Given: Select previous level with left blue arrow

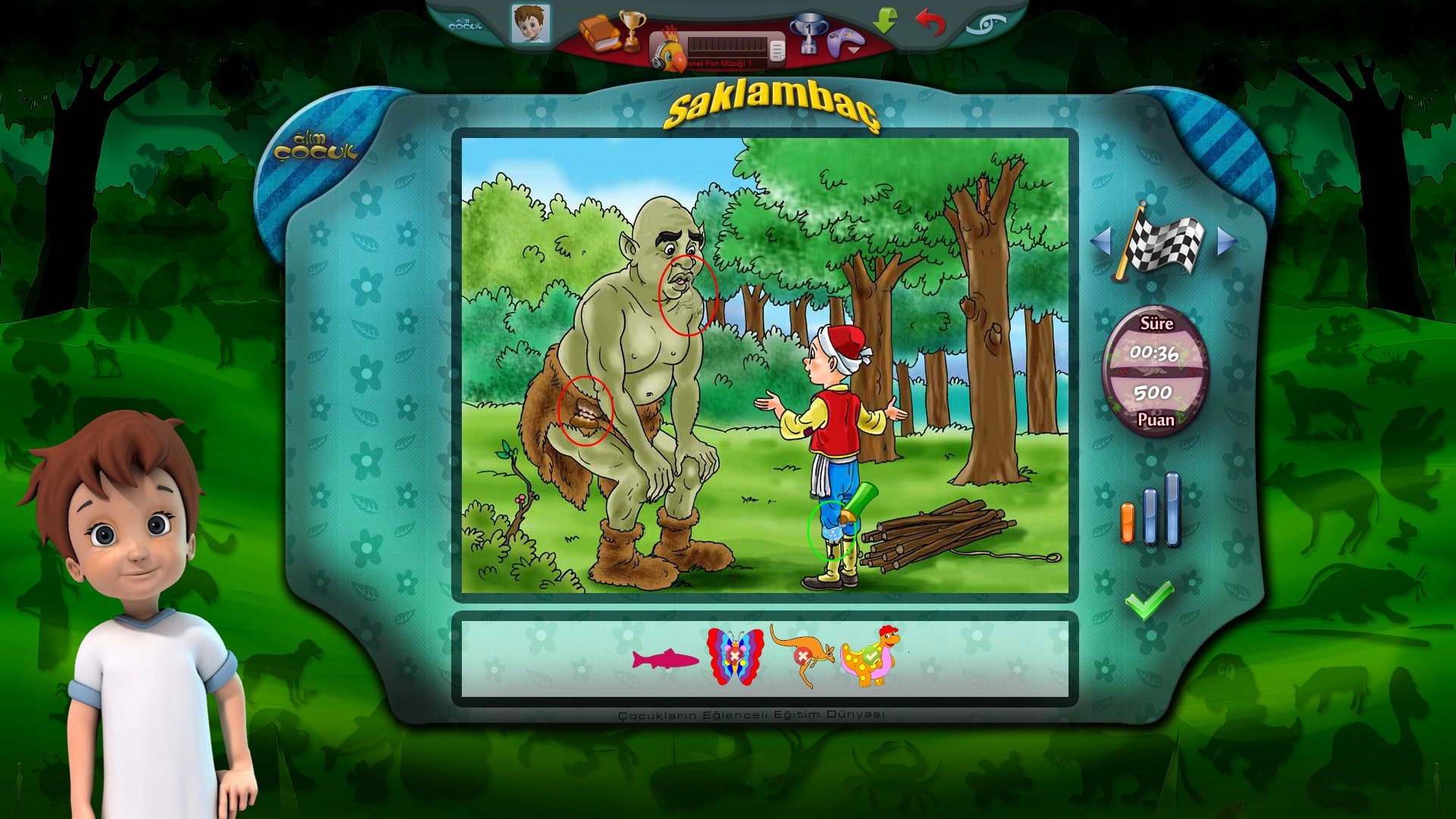Looking at the screenshot, I should (1100, 241).
